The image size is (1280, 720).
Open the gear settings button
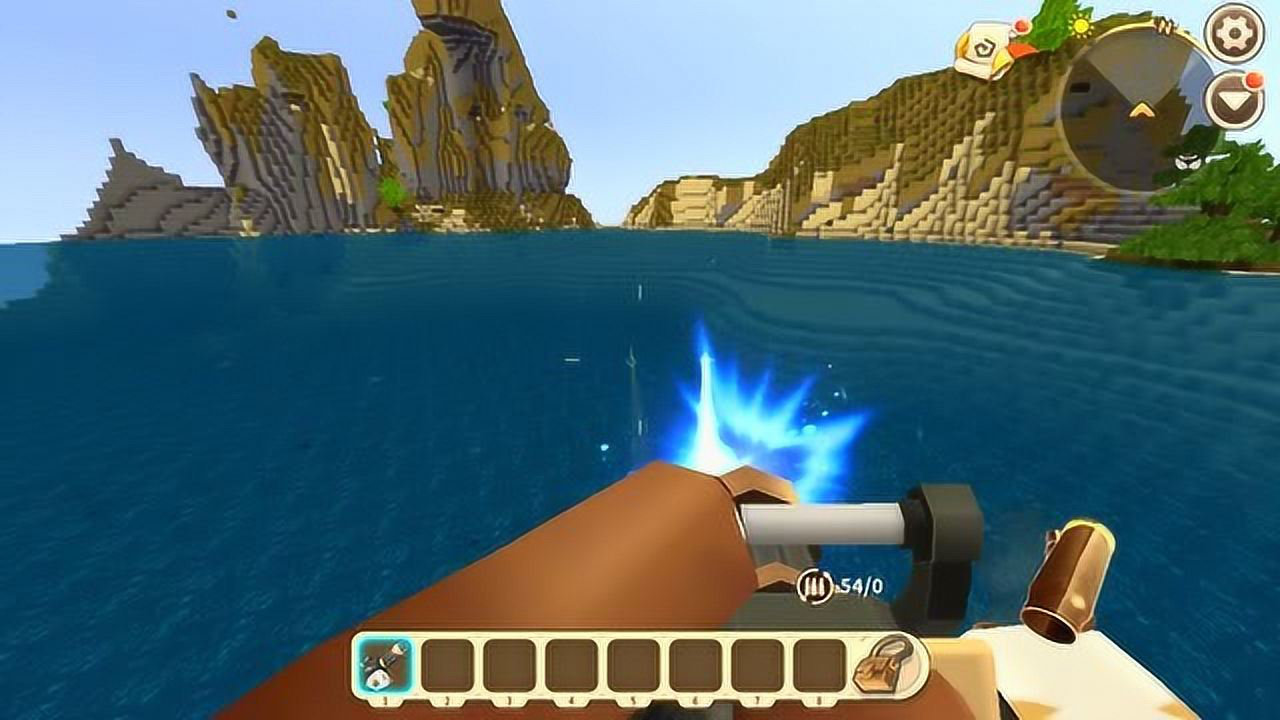point(1233,31)
